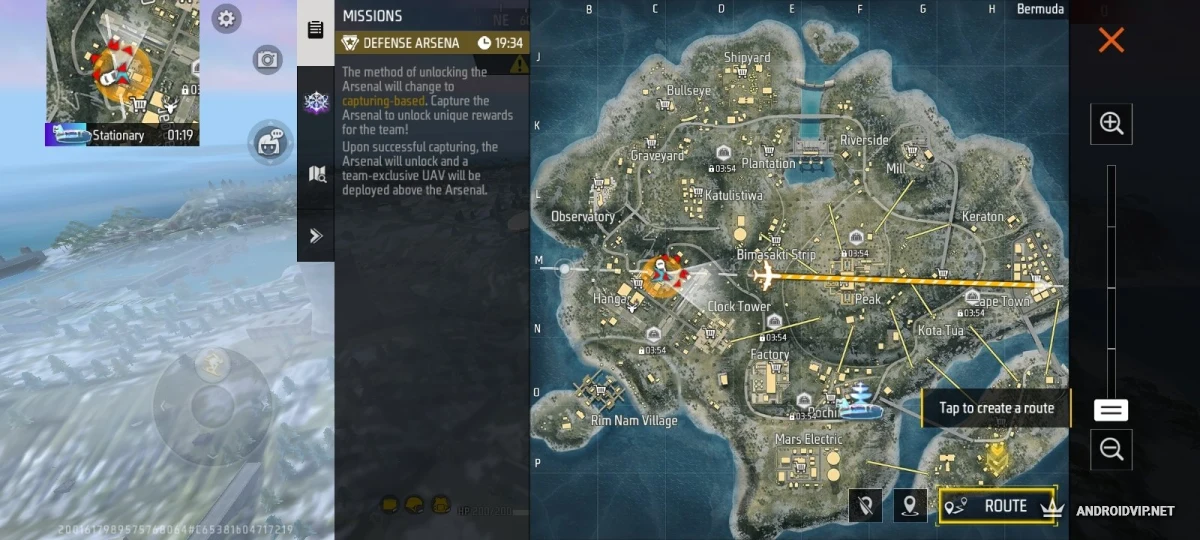The image size is (1200, 540).
Task: Collapse the missions side panel
Action: 316,236
